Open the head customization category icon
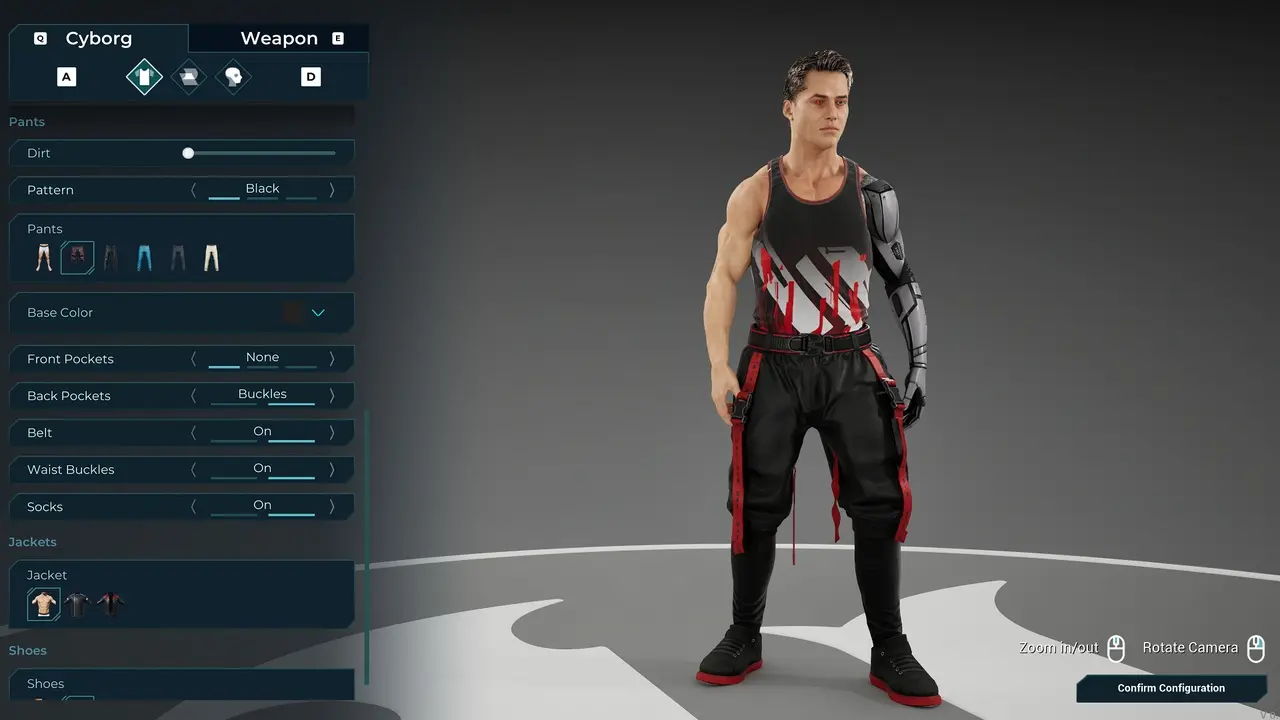 click(x=233, y=77)
